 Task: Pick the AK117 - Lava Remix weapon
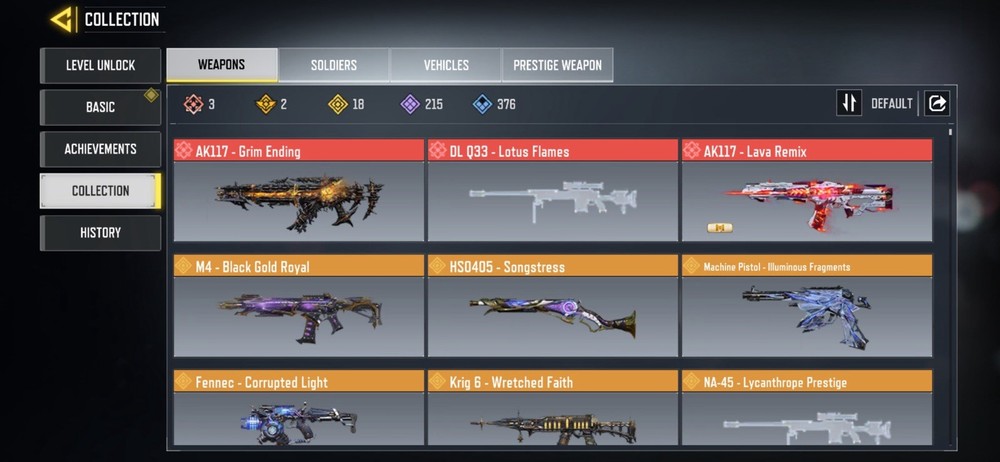tap(806, 192)
